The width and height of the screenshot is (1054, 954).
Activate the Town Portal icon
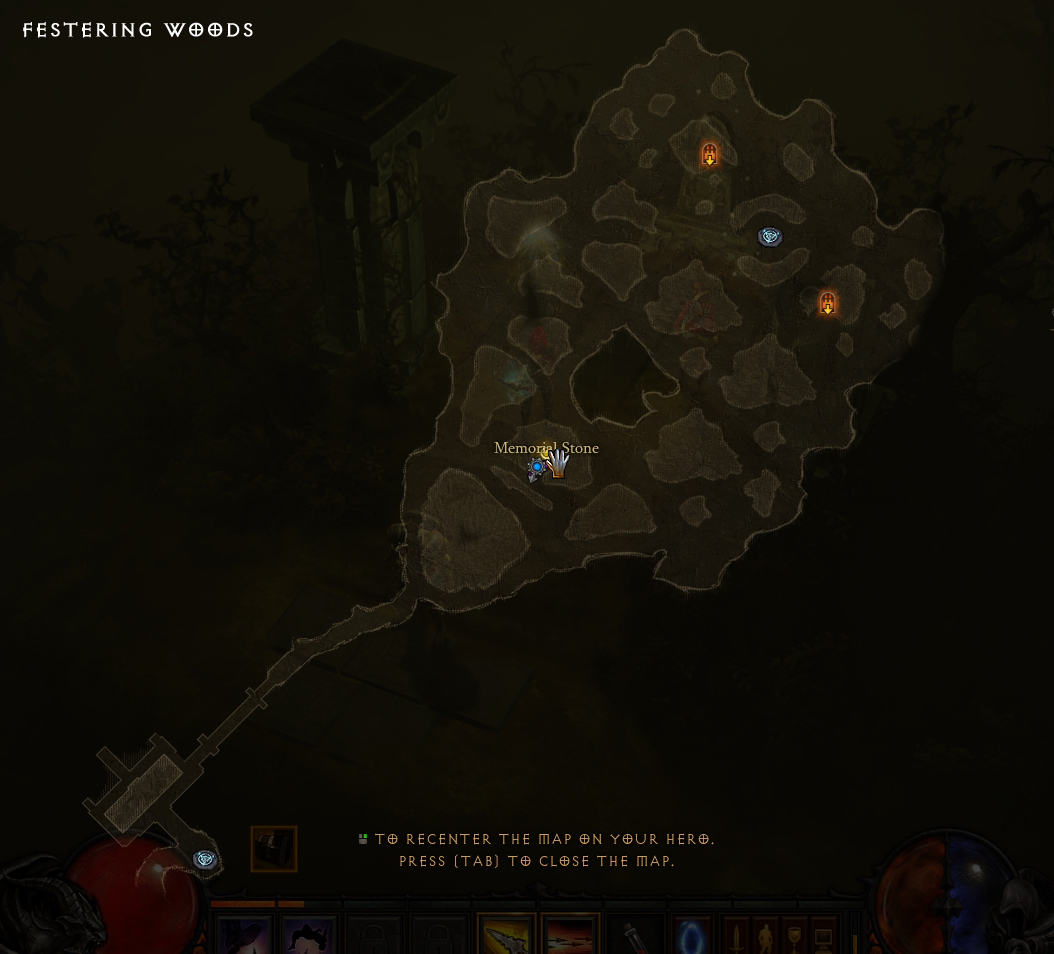tap(691, 938)
